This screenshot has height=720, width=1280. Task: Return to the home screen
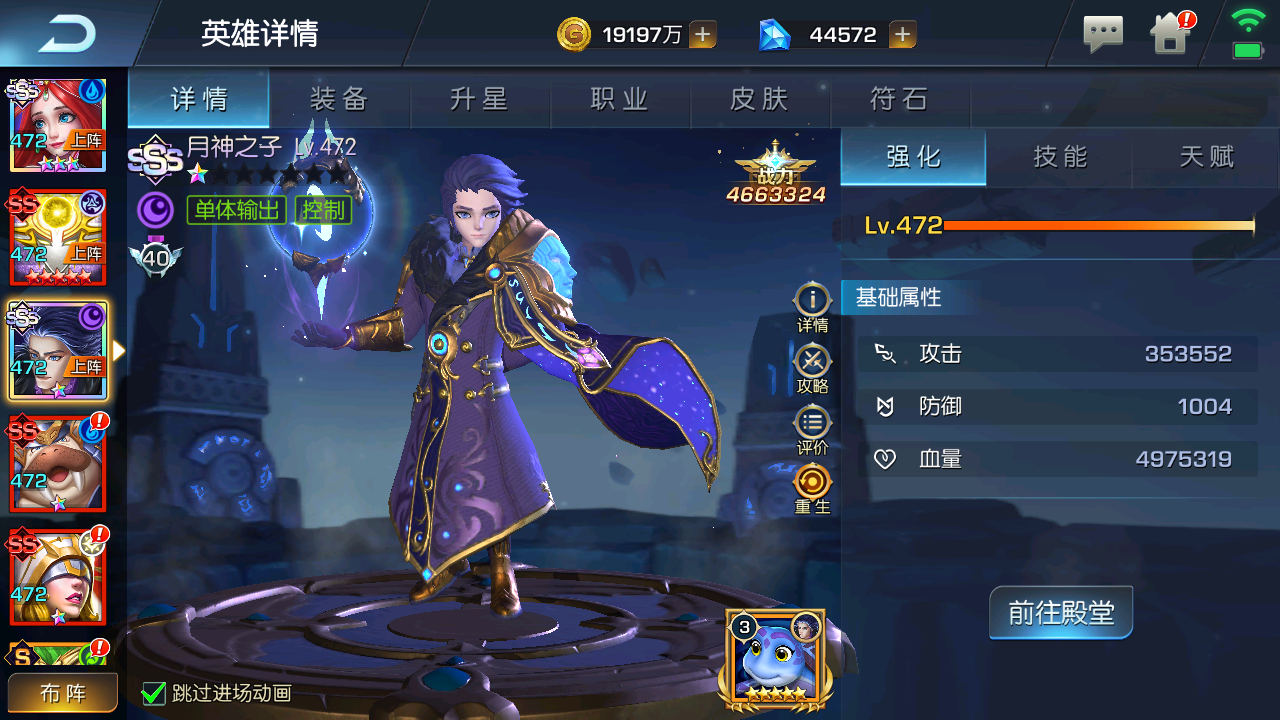point(1170,35)
